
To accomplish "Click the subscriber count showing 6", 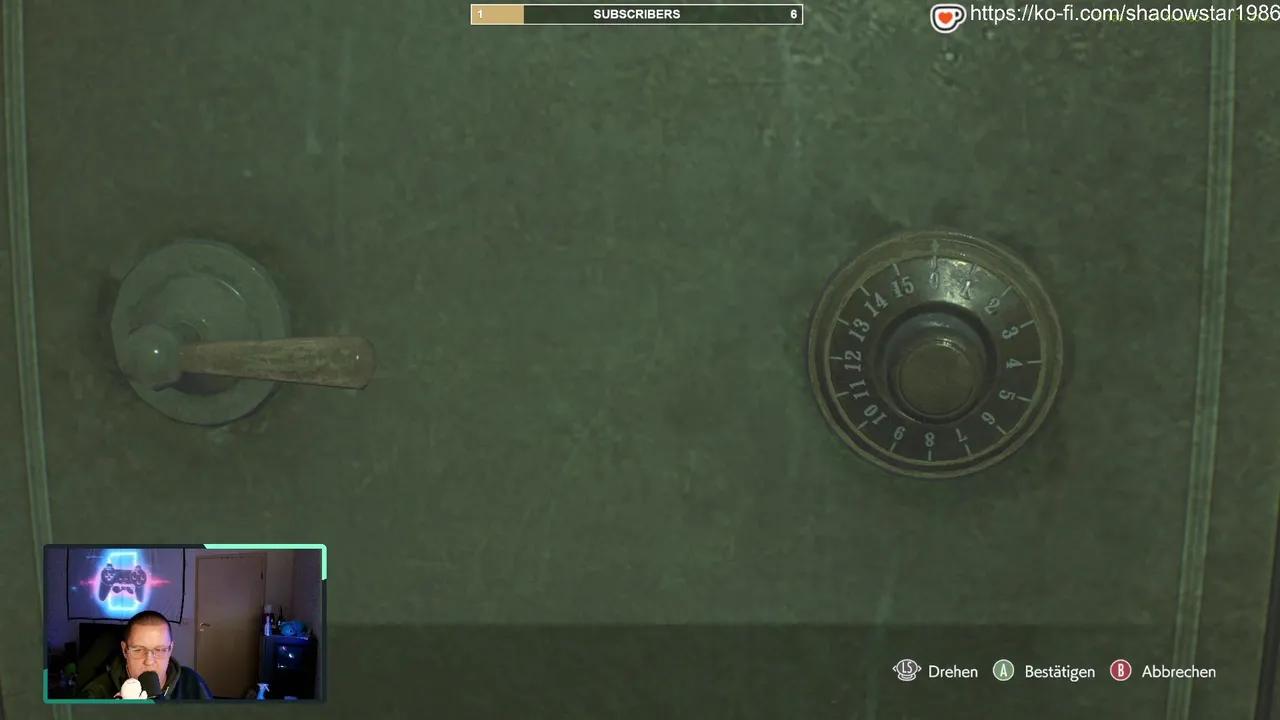I will pos(793,14).
